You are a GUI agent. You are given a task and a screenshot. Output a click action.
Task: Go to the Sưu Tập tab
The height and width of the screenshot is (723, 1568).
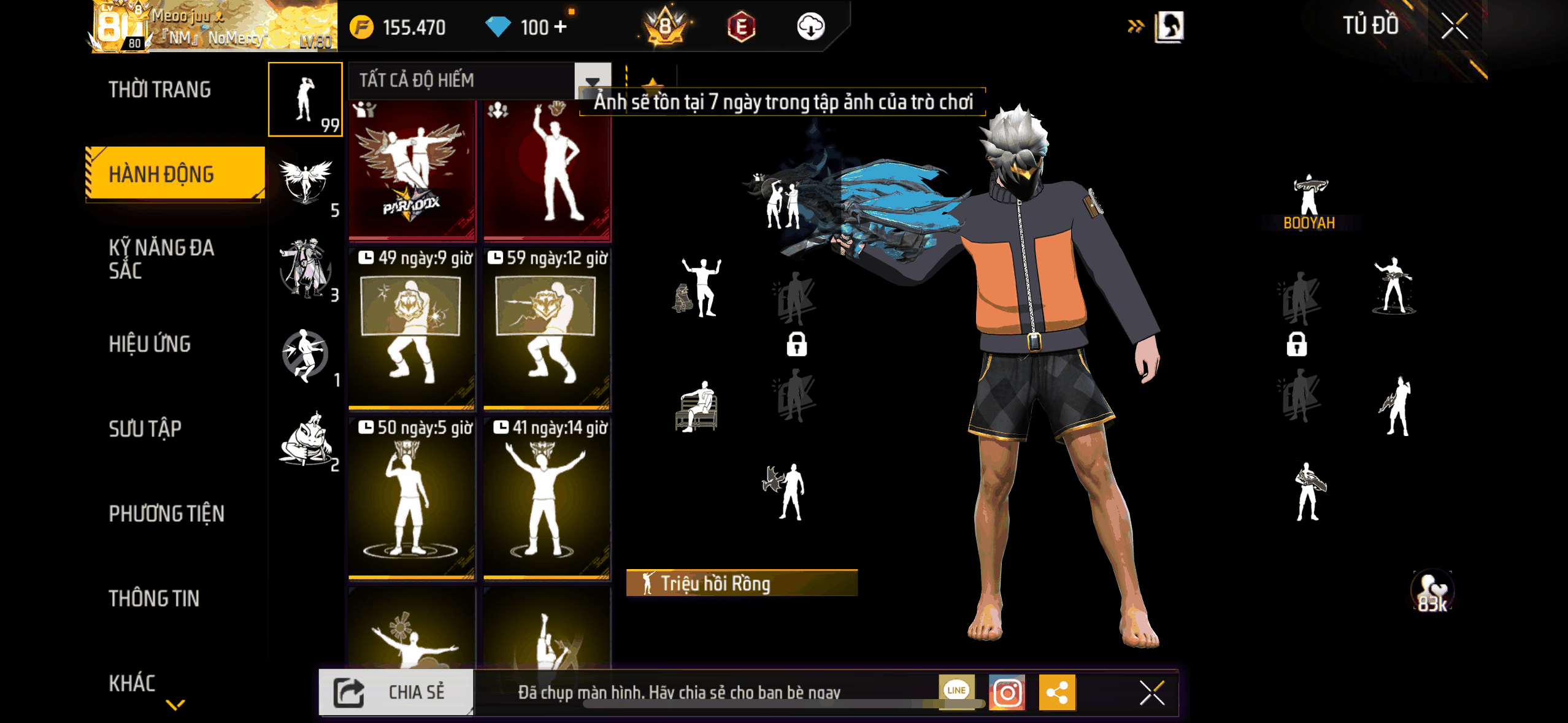click(145, 429)
